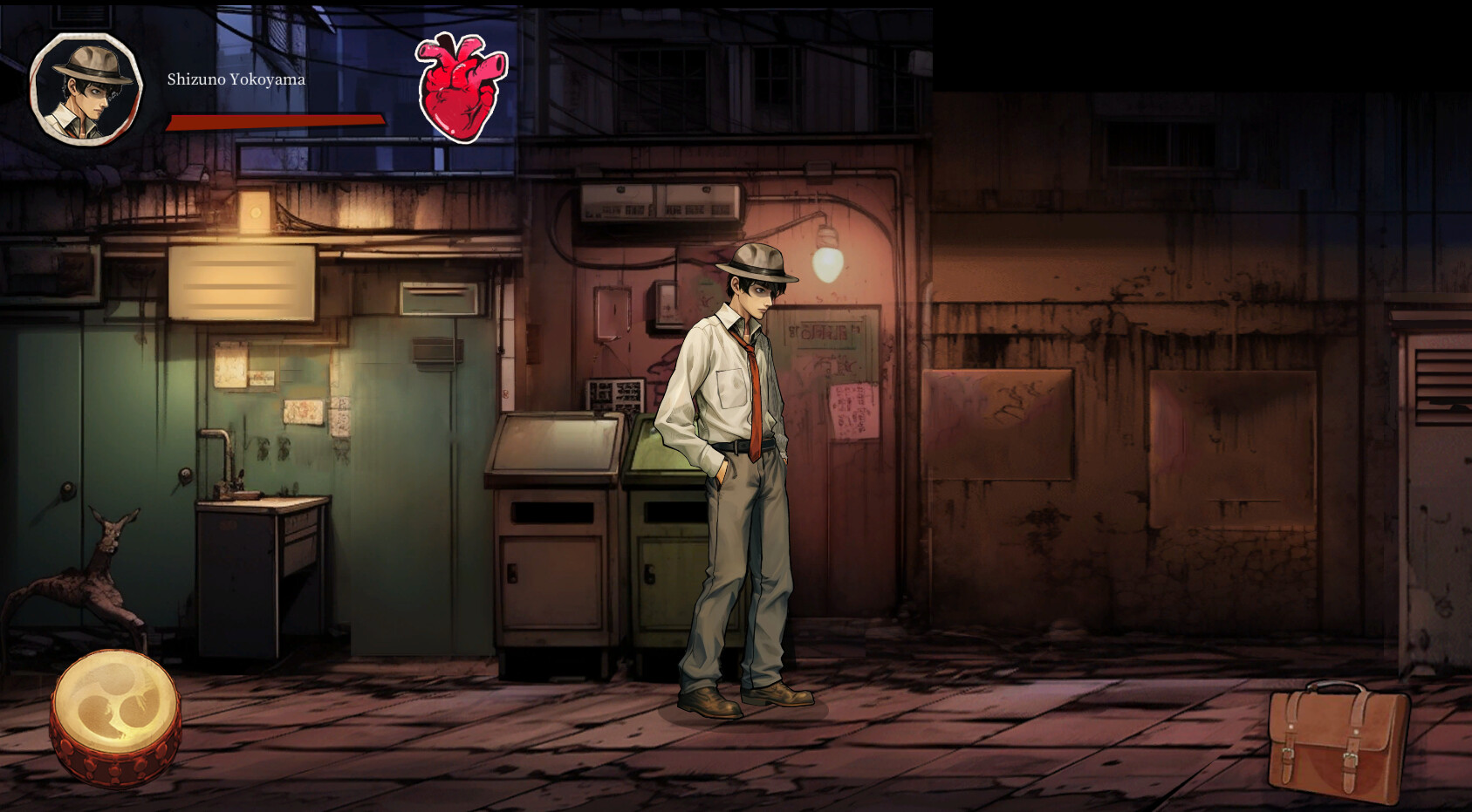Viewport: 1472px width, 812px height.
Task: Click the Shizuno Yokoyama name label
Action: 236,80
